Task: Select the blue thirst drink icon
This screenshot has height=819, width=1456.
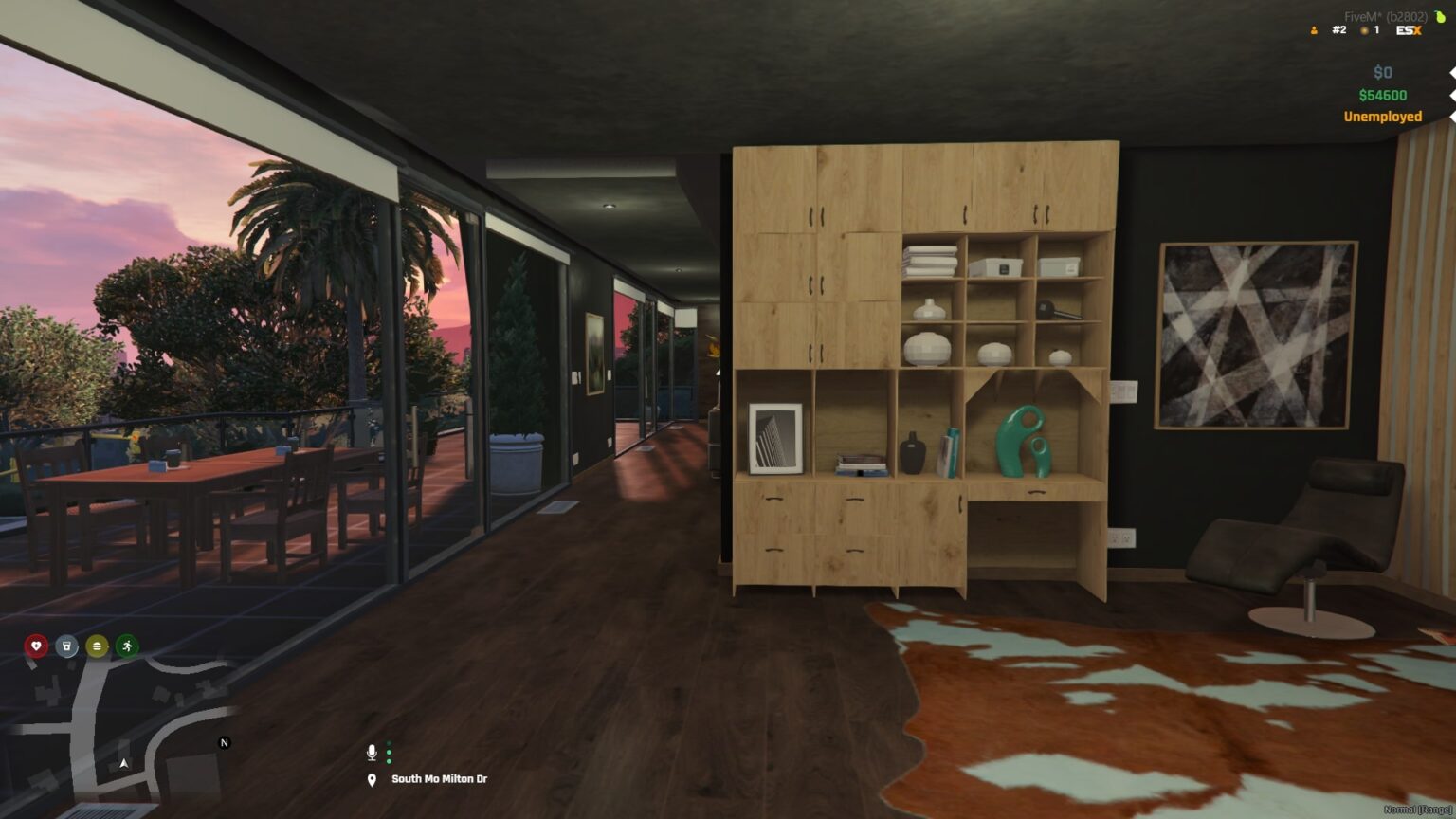Action: [64, 646]
